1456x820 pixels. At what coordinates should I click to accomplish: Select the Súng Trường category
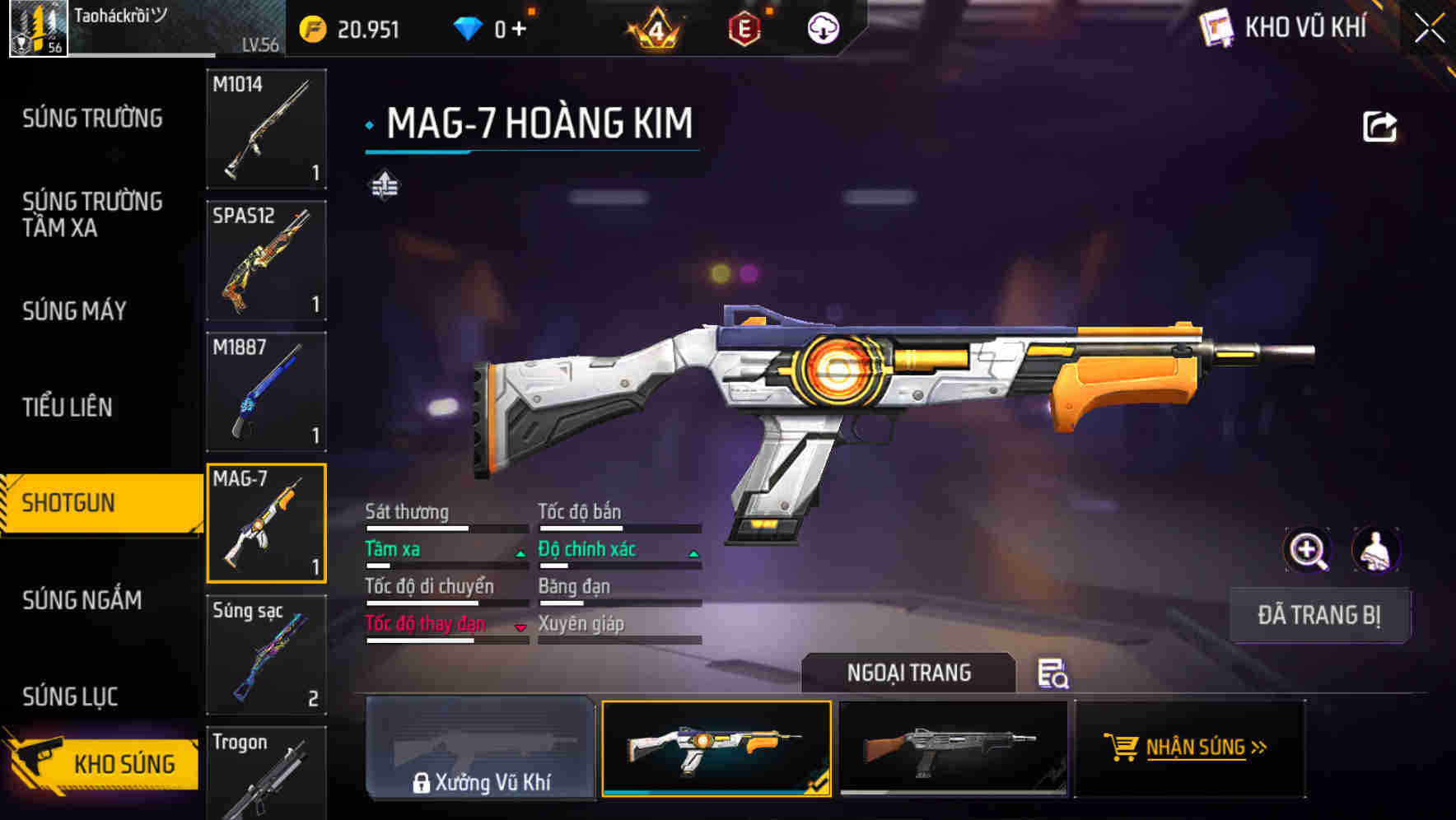tap(92, 119)
